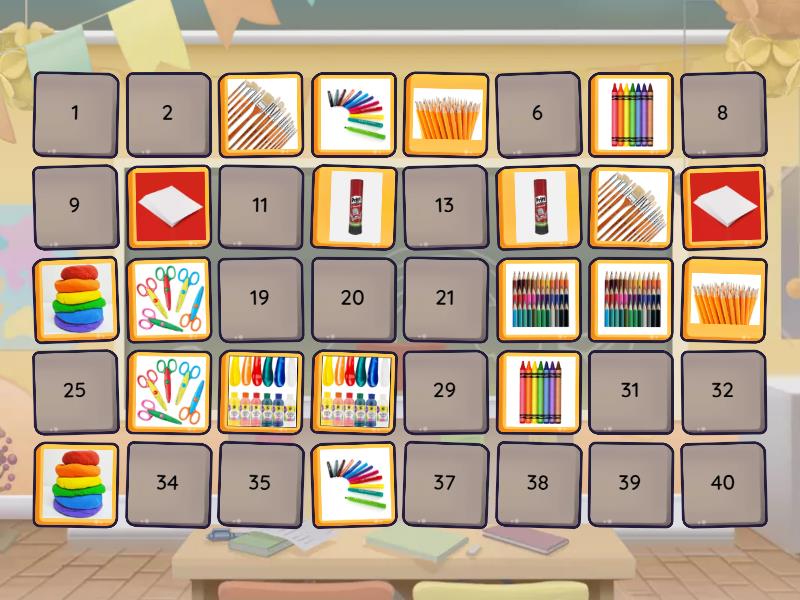
Task: Reveal face-down card 31
Action: pos(630,391)
